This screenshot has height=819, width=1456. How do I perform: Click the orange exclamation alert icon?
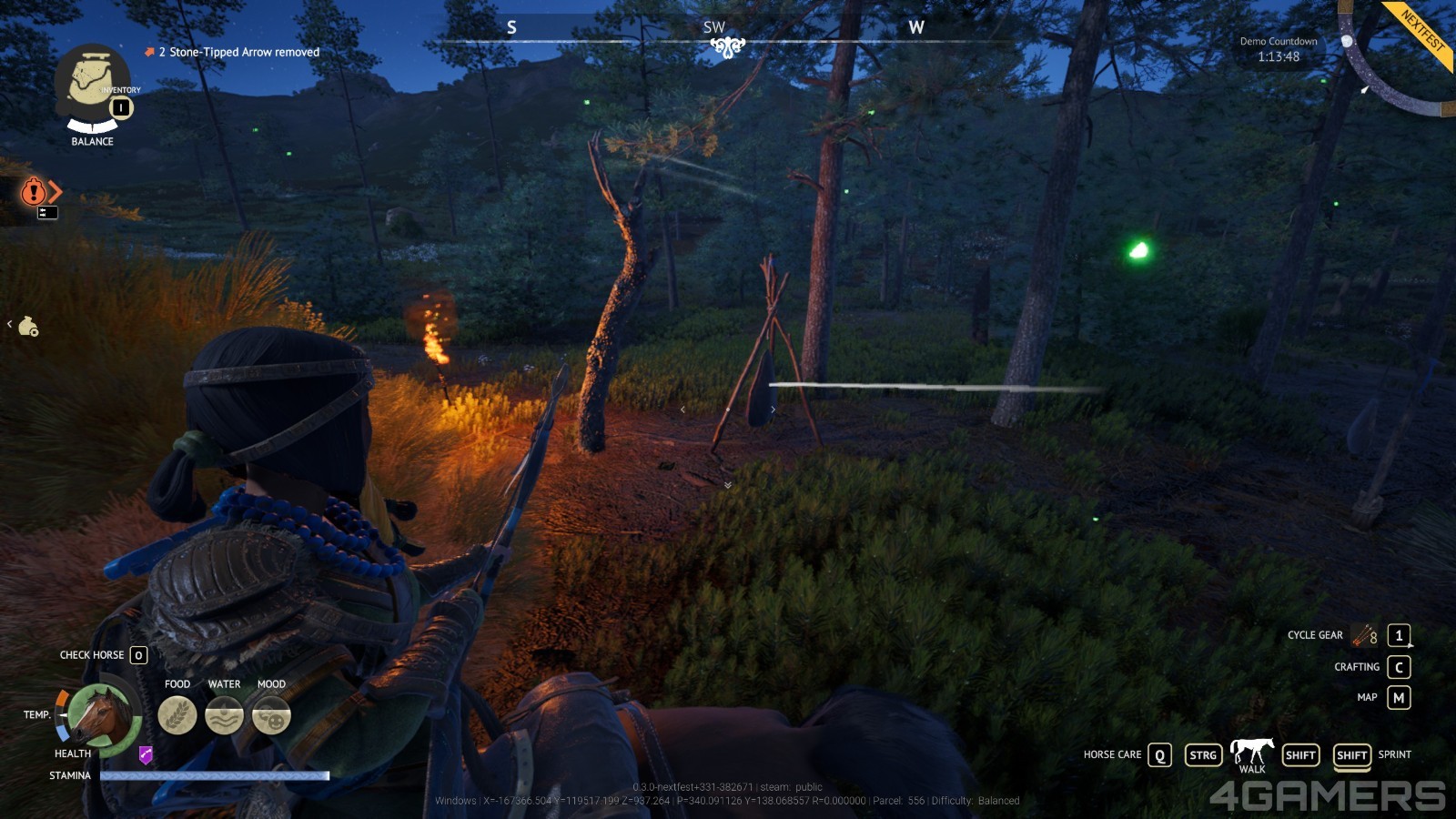[x=34, y=191]
